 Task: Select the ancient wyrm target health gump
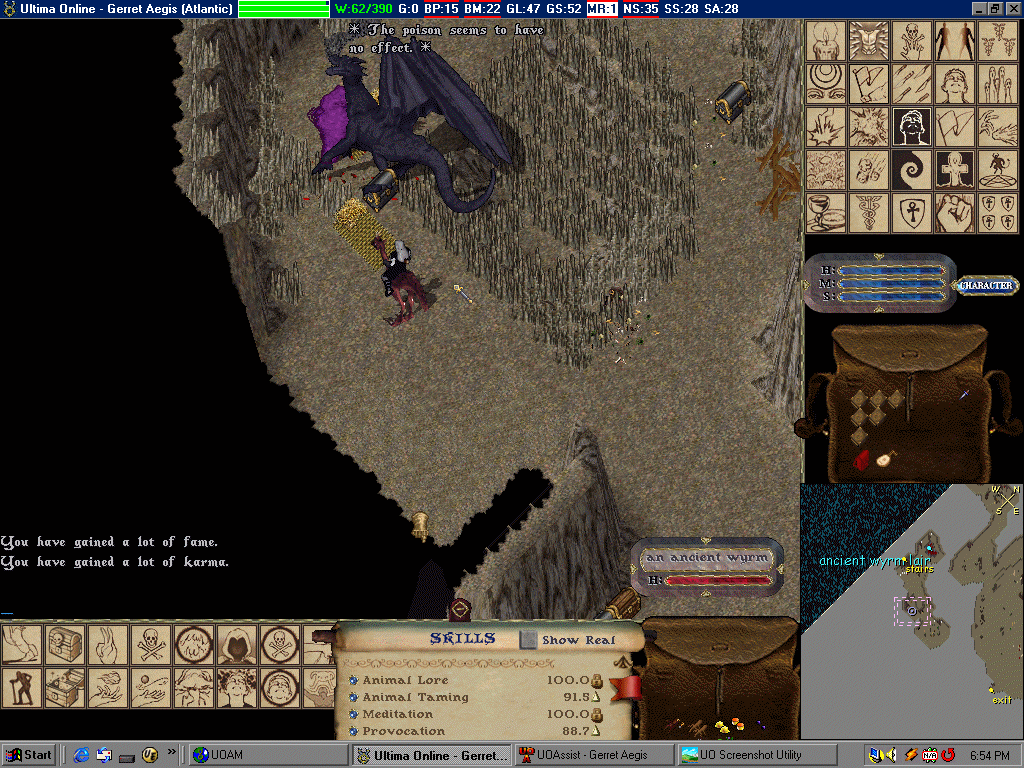click(707, 567)
